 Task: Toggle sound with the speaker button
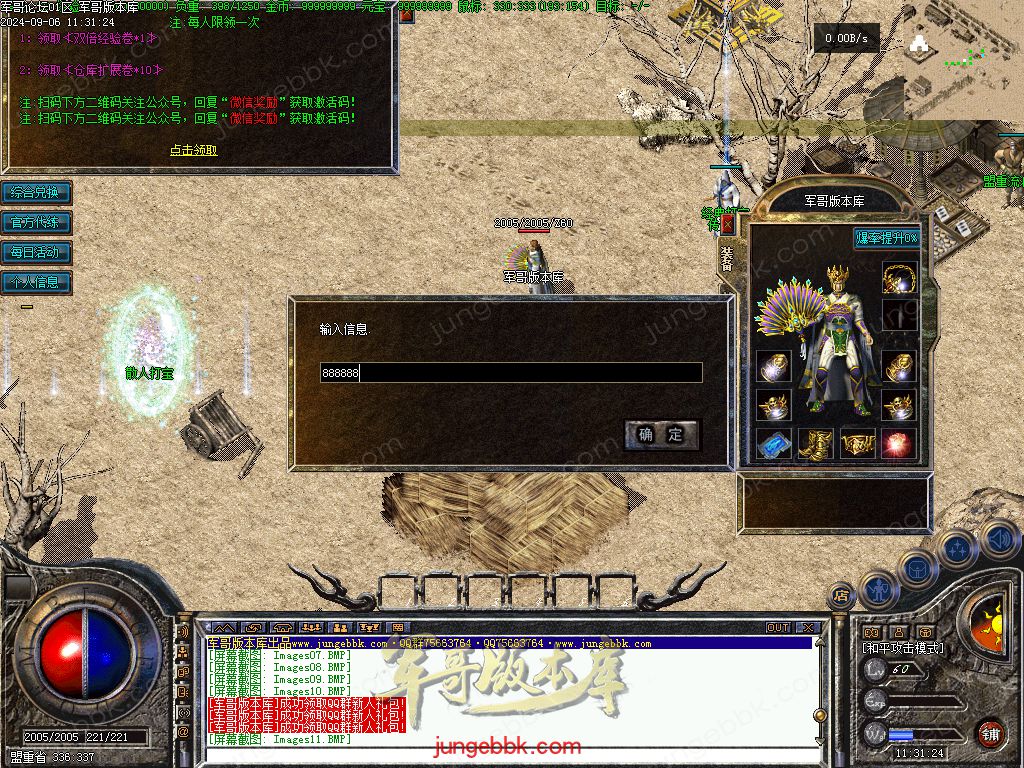coord(997,540)
